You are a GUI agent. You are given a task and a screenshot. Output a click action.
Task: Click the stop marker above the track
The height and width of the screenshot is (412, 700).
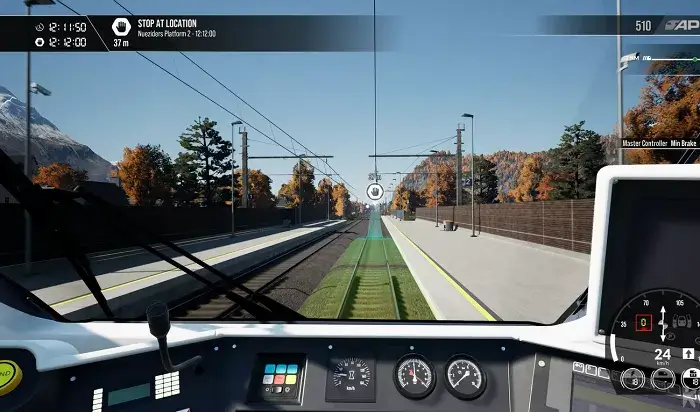(x=374, y=192)
